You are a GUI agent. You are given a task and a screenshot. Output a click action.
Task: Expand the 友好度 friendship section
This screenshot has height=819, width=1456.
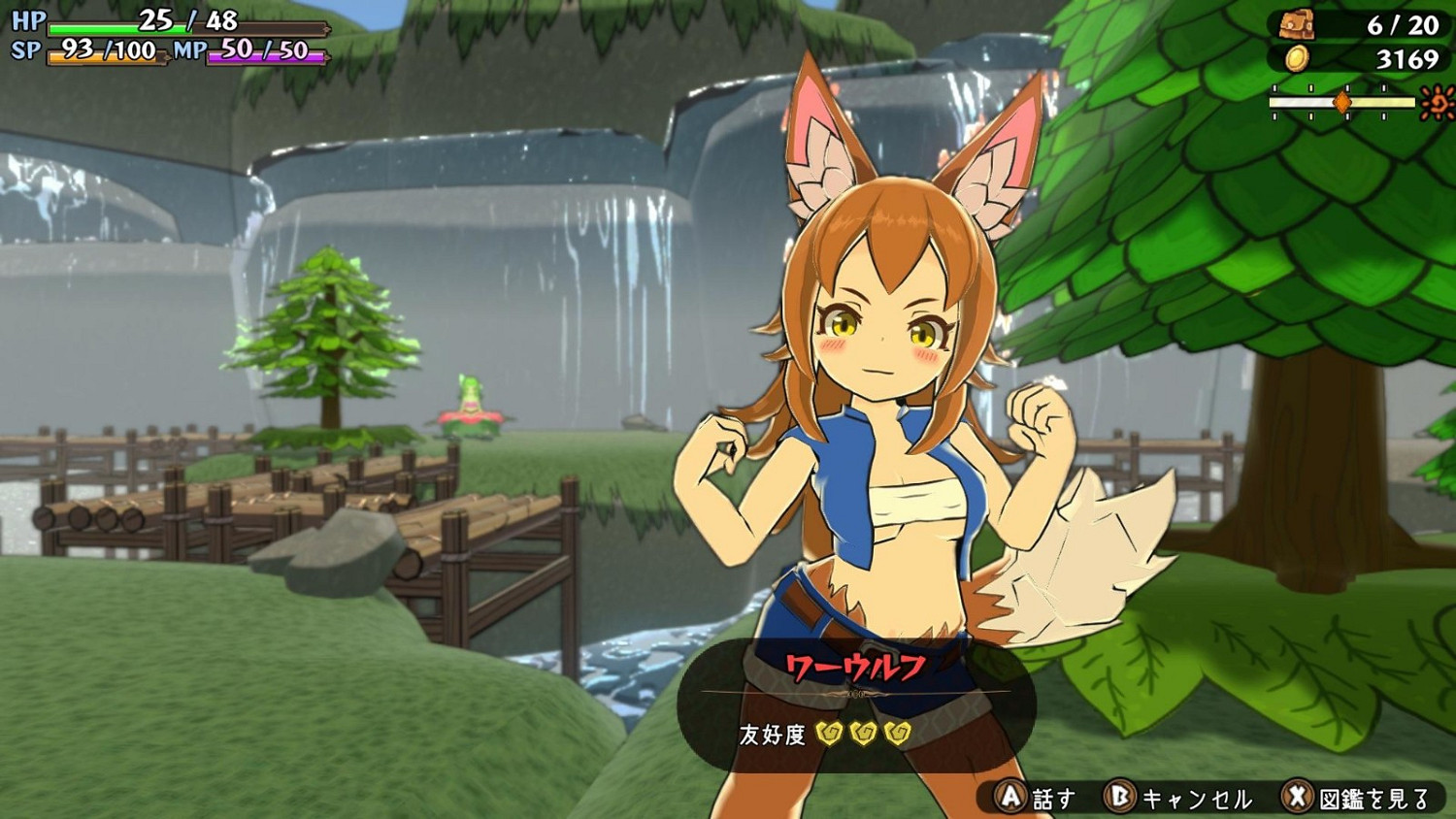[x=825, y=735]
